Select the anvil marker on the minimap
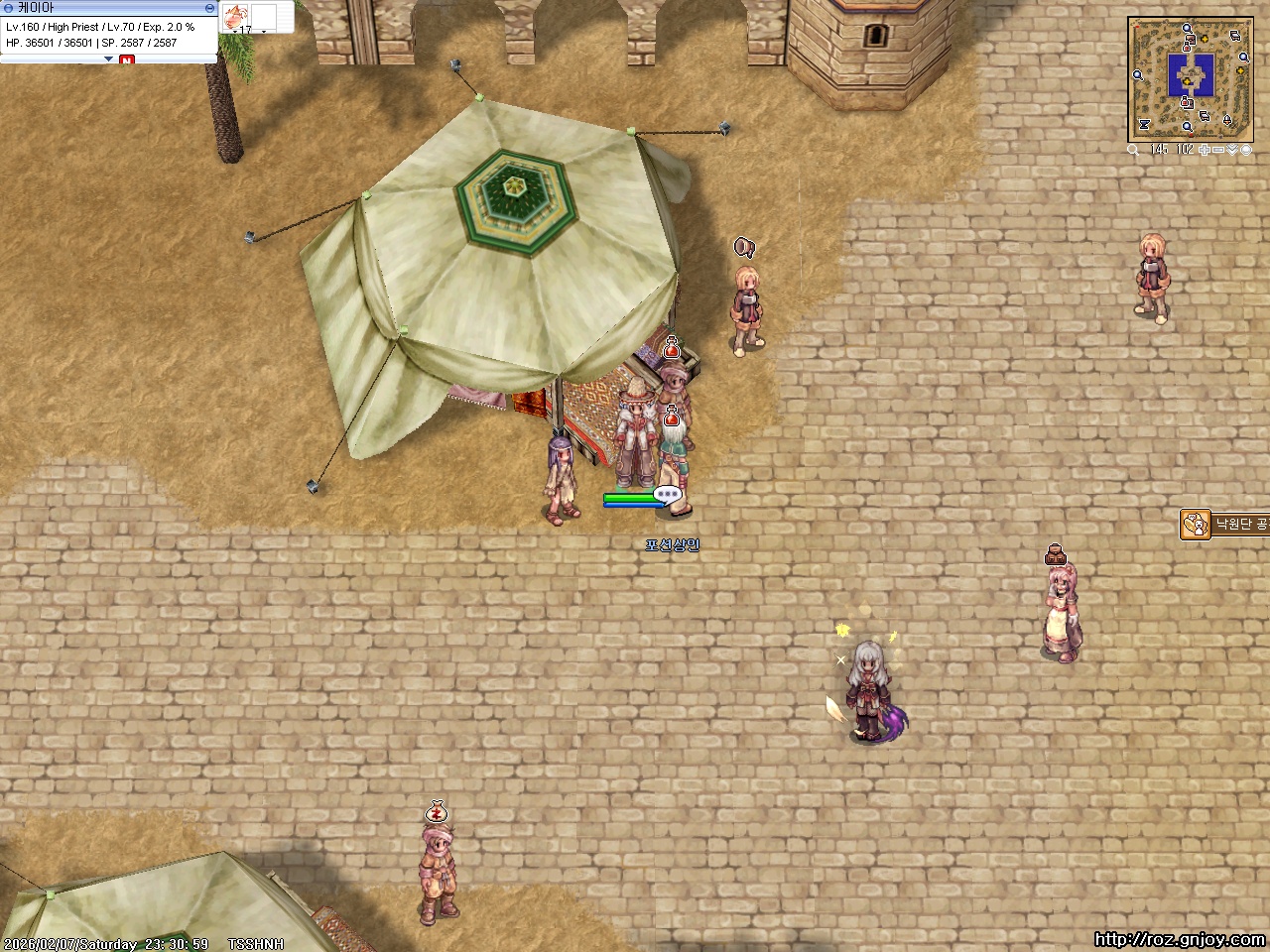This screenshot has width=1270, height=952. (x=1144, y=124)
